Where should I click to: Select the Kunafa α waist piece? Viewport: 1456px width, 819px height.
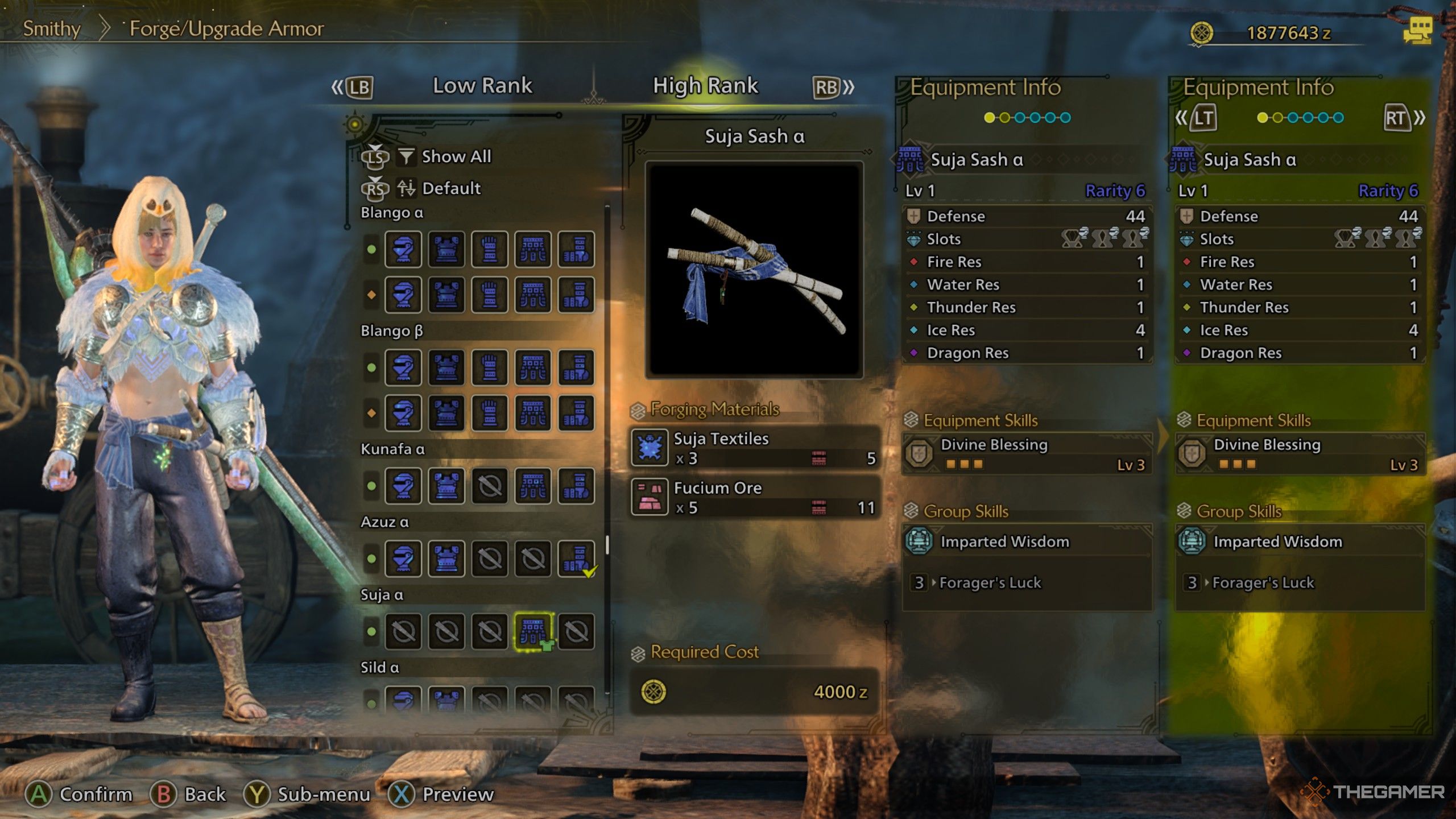pos(533,486)
